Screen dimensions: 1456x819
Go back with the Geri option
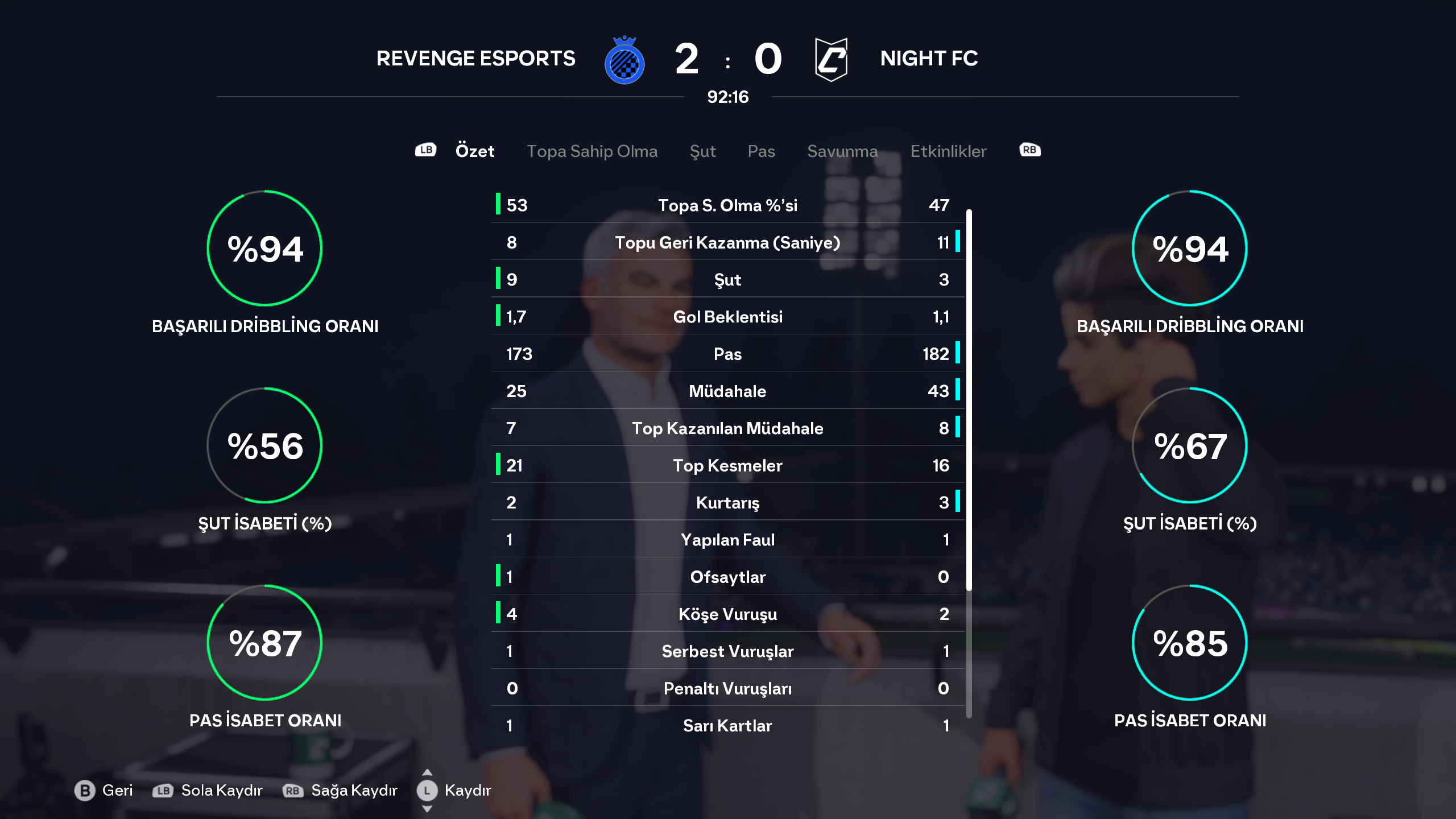pos(104,790)
